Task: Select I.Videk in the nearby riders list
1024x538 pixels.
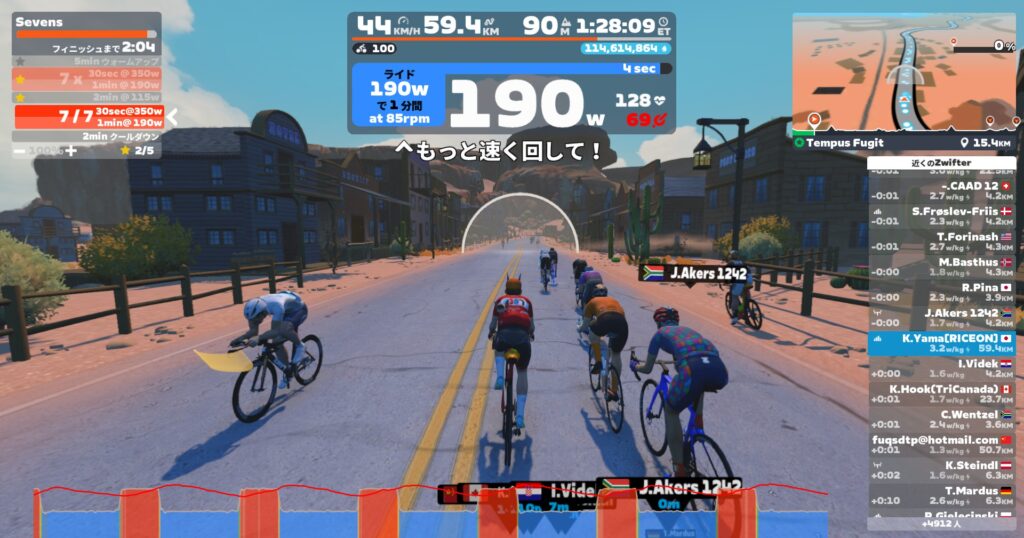Action: 941,368
